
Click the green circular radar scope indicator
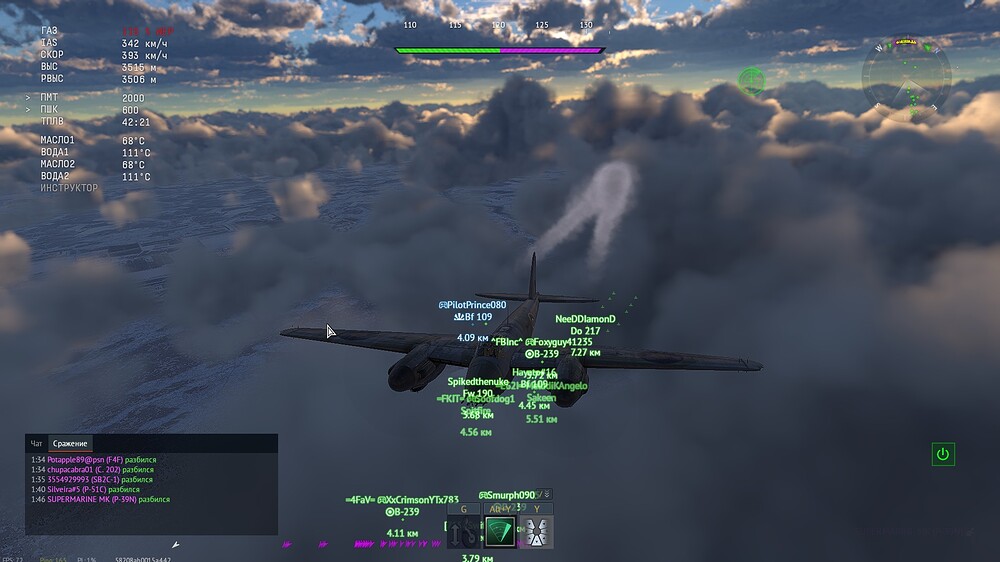click(x=751, y=80)
